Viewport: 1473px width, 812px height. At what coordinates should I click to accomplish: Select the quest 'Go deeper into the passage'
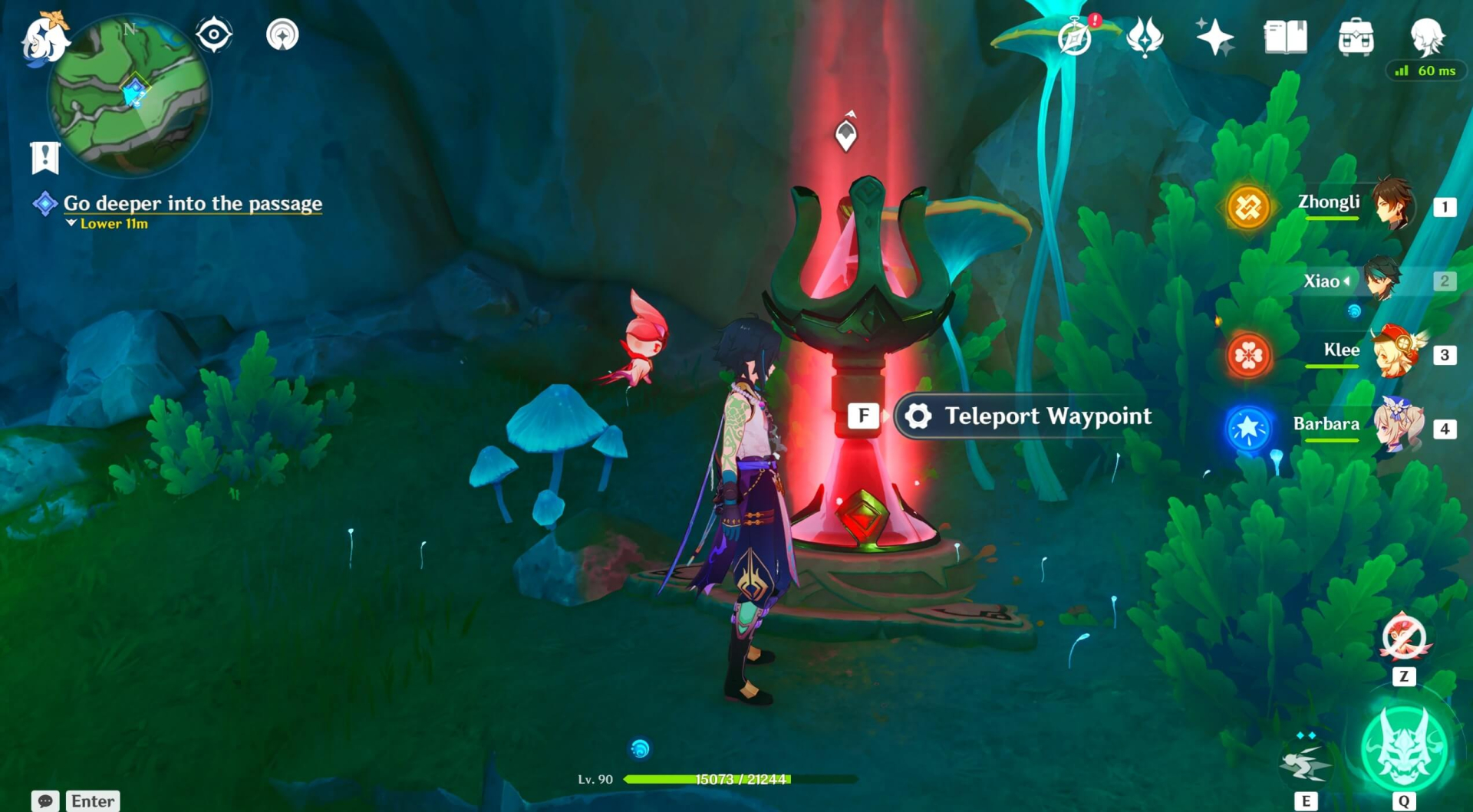coord(192,203)
